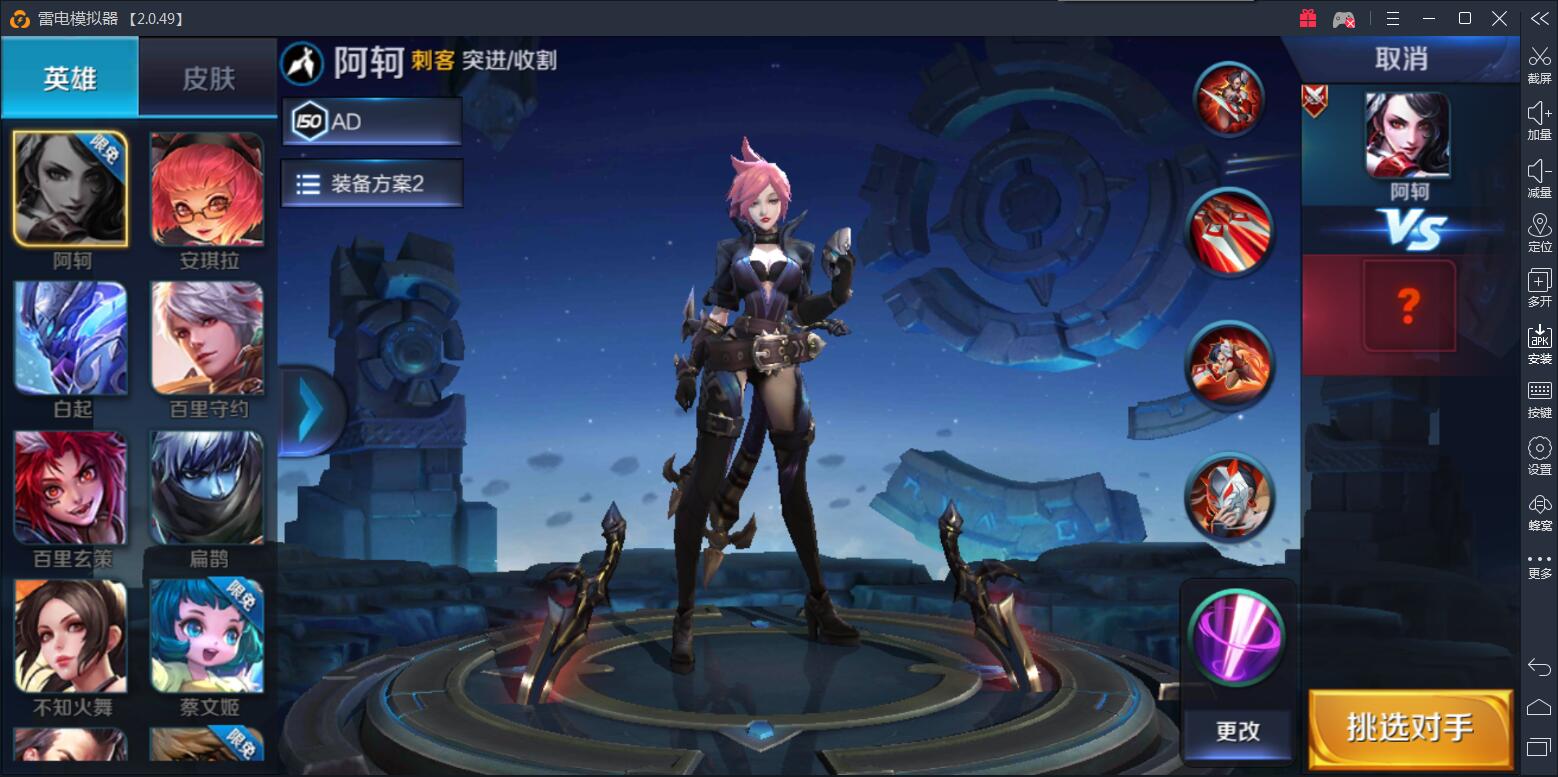Close the emulator window
The width and height of the screenshot is (1558, 777).
click(1499, 18)
